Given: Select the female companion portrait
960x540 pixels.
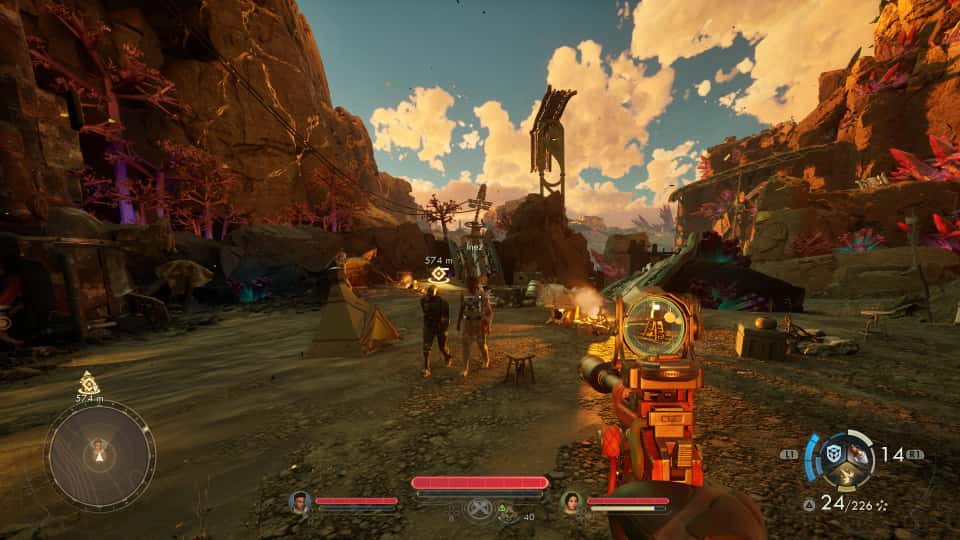Looking at the screenshot, I should point(571,501).
